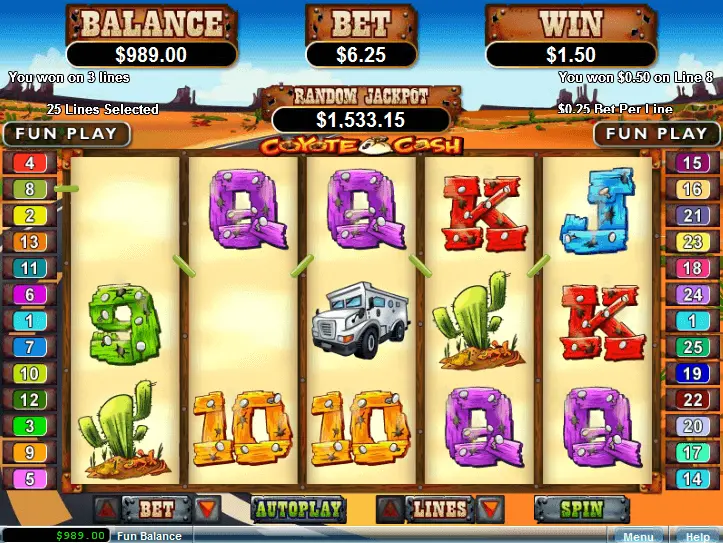Decrease bet with the Bet down arrow
Image resolution: width=723 pixels, height=543 pixels.
click(207, 509)
